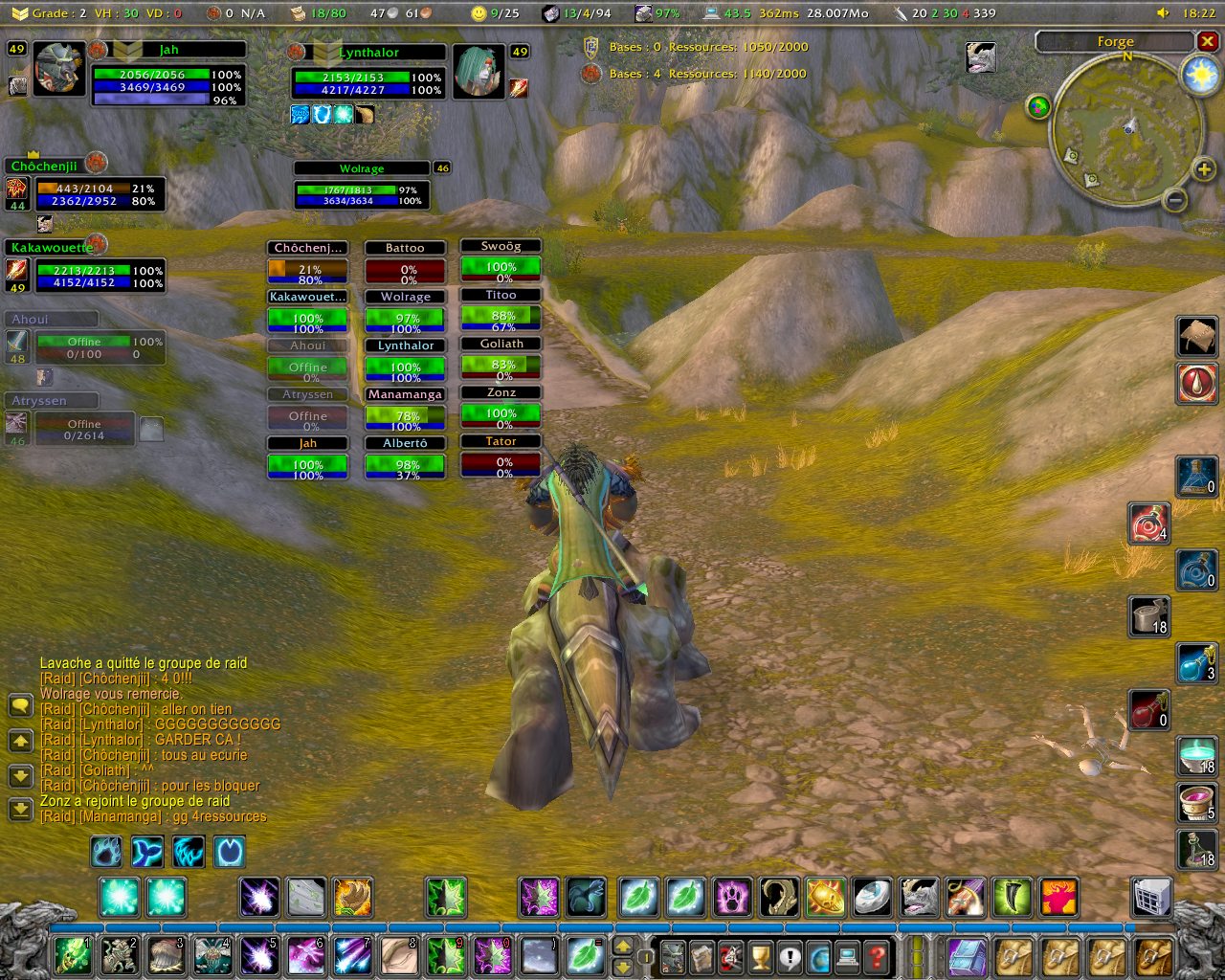Open the chat speech bubble button
The image size is (1225, 980).
point(20,706)
